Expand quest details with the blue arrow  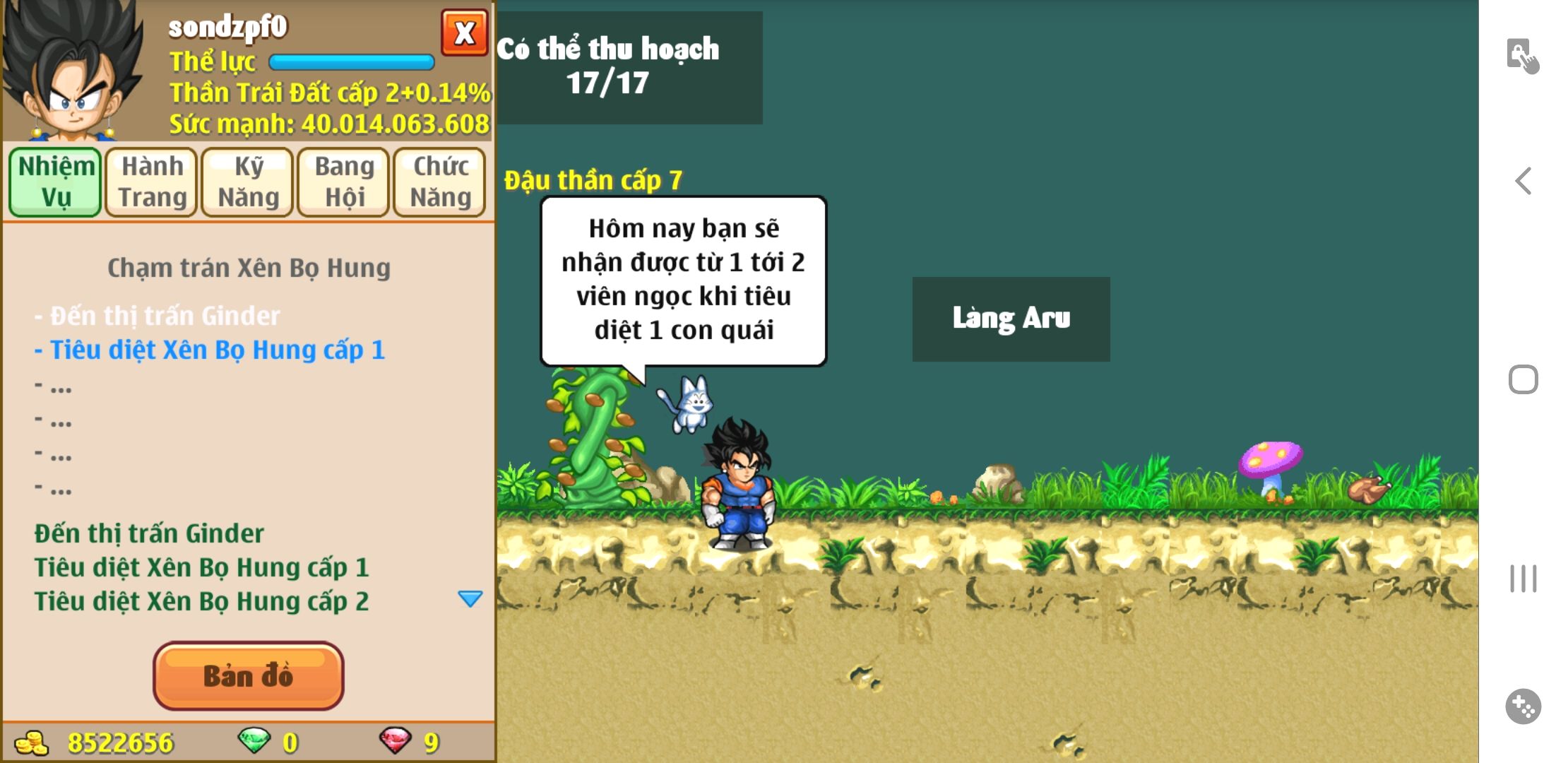pyautogui.click(x=470, y=599)
